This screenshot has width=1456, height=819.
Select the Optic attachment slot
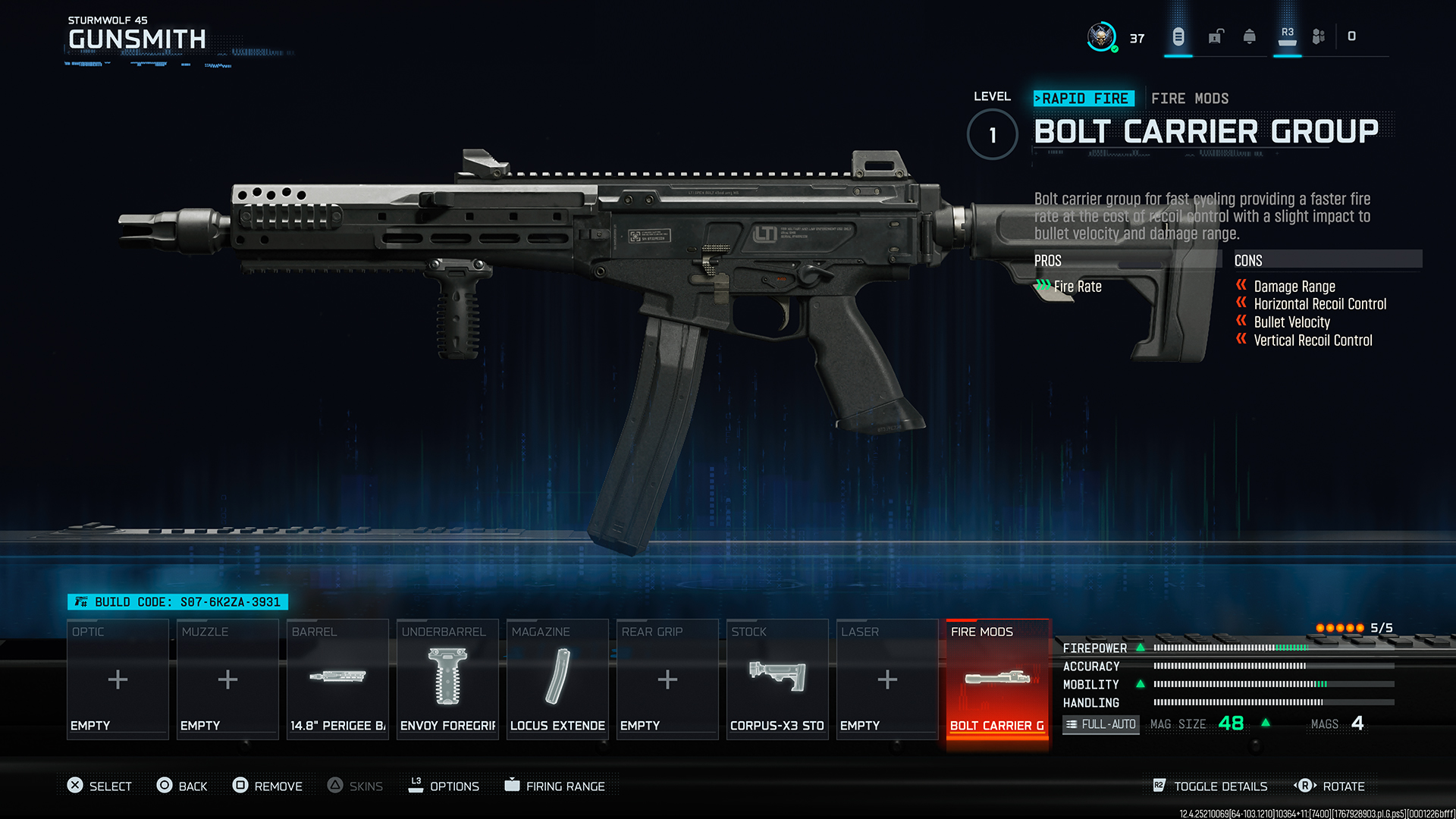[x=118, y=679]
